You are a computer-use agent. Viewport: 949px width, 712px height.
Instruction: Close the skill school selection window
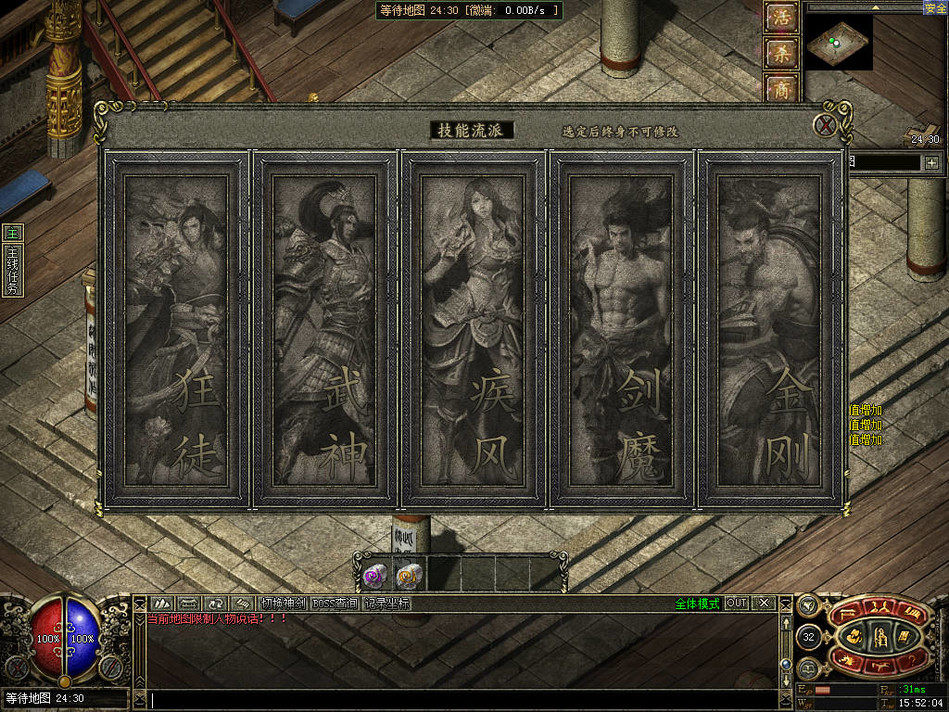pos(825,125)
